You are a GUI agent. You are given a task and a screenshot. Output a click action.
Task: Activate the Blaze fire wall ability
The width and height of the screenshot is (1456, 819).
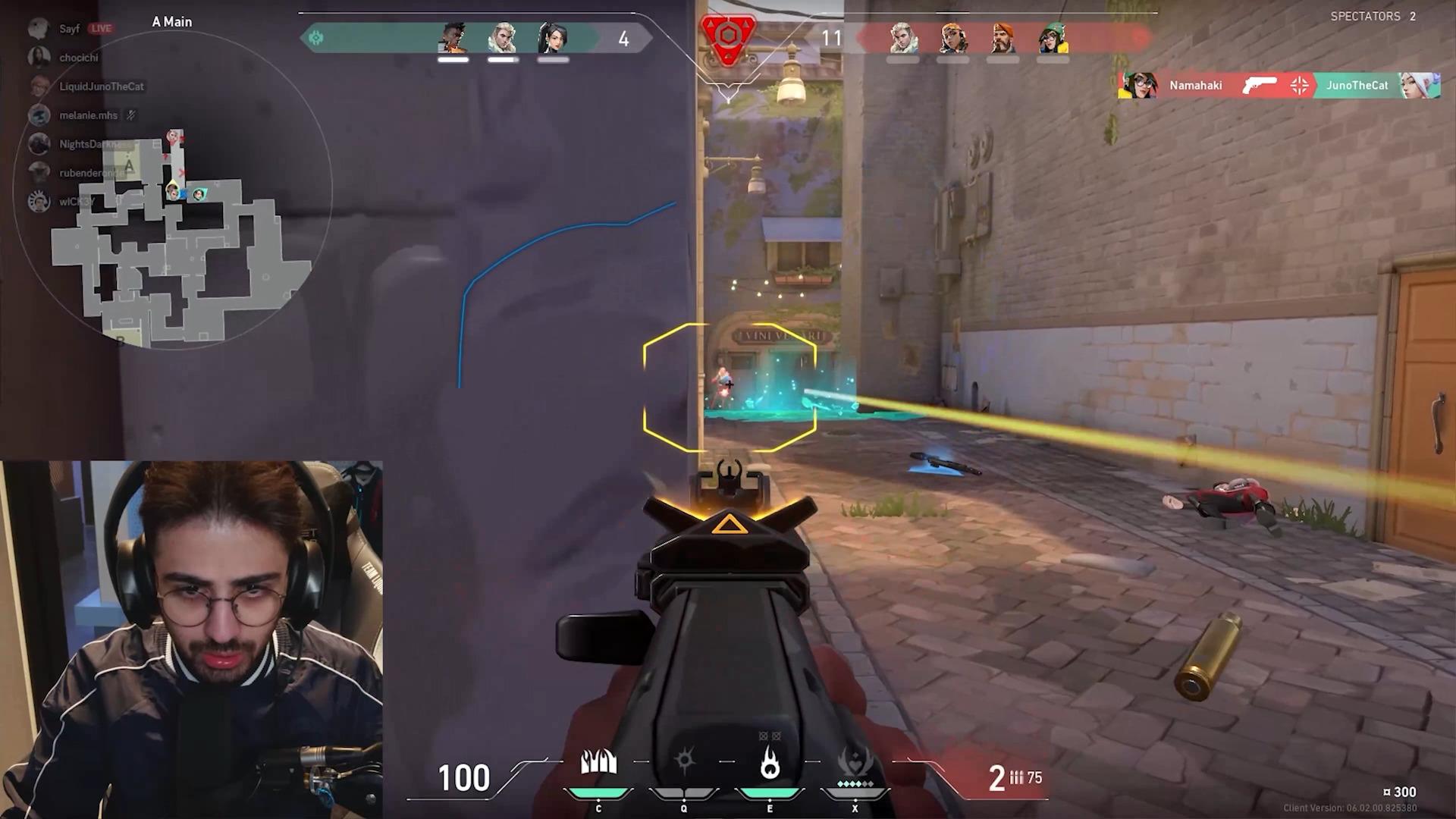click(598, 763)
